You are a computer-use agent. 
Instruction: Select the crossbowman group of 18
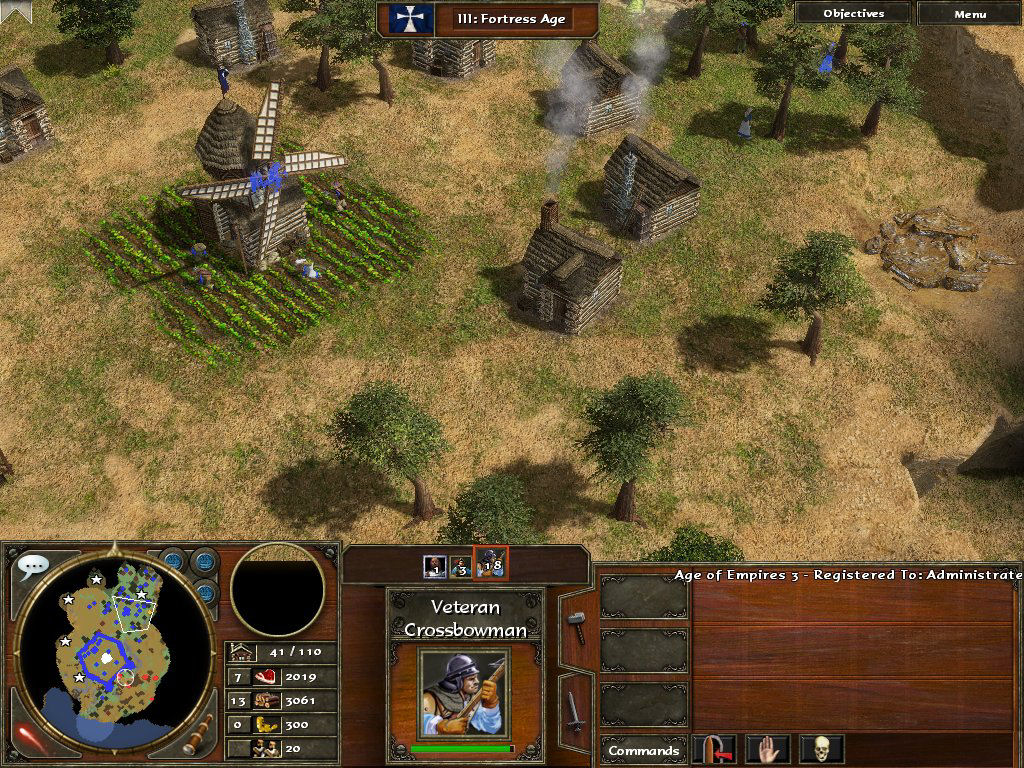(490, 565)
